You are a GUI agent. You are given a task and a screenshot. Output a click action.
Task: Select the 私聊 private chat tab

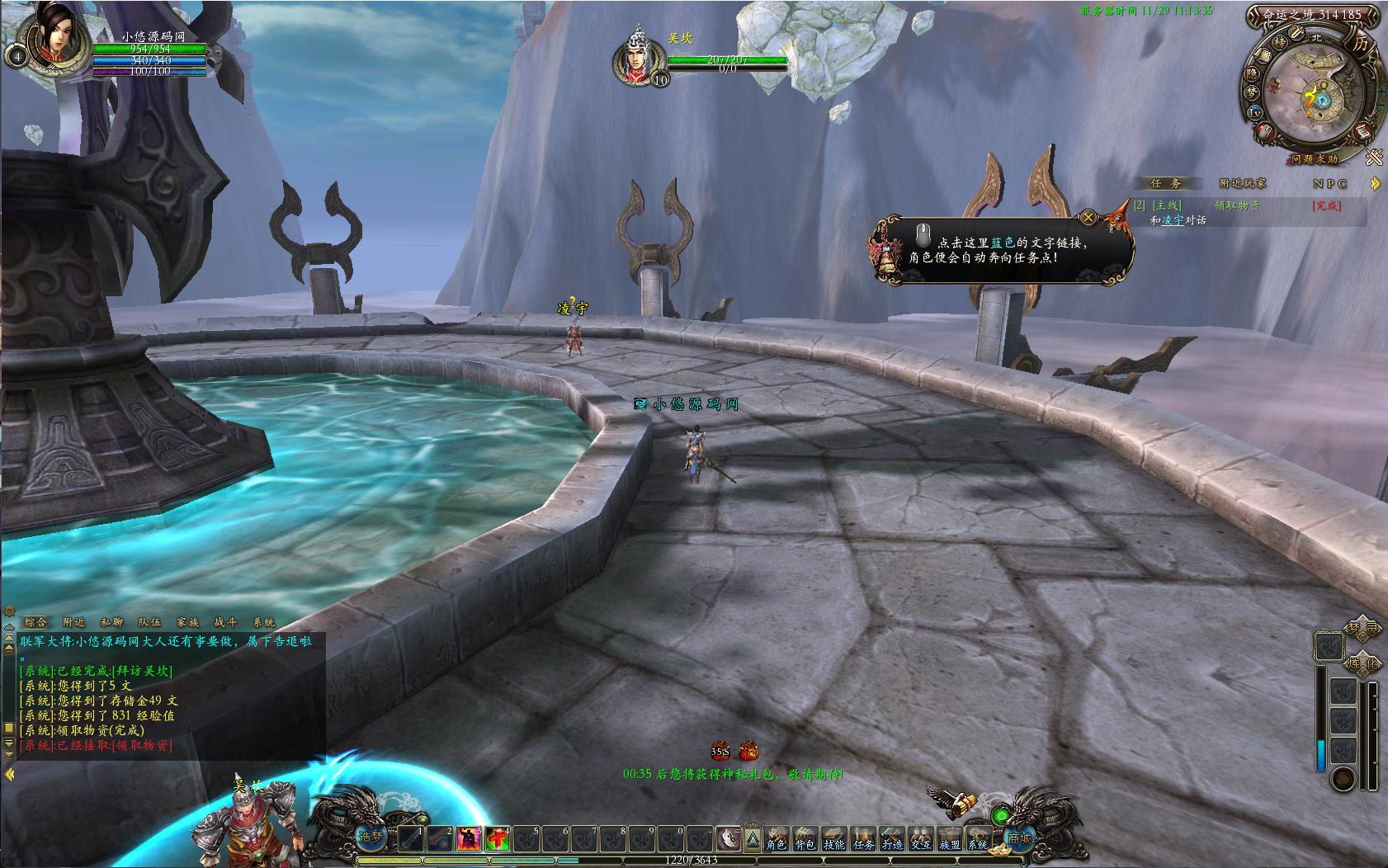point(111,623)
